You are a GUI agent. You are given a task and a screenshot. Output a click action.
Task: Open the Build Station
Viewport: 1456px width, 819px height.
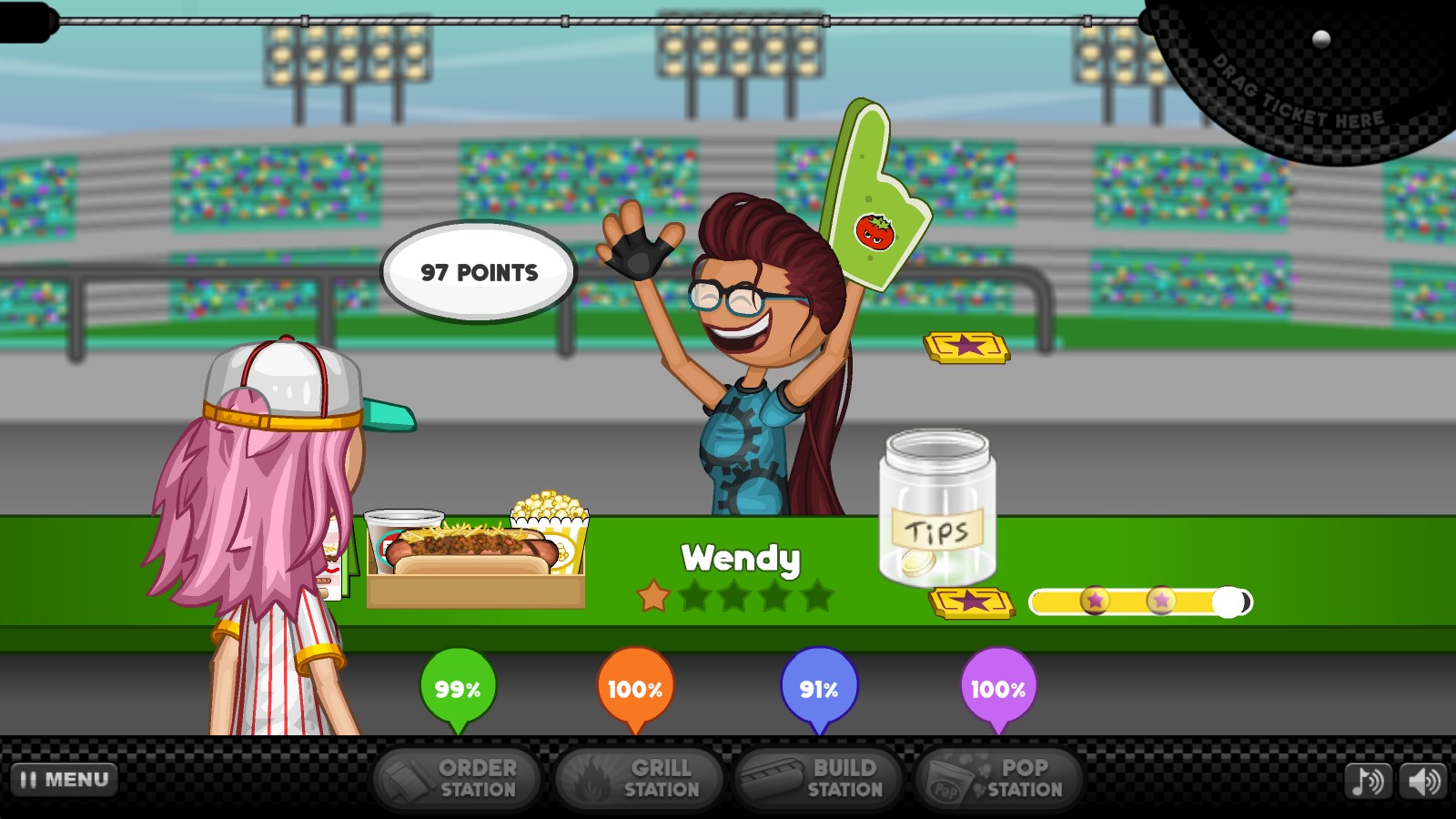(818, 779)
